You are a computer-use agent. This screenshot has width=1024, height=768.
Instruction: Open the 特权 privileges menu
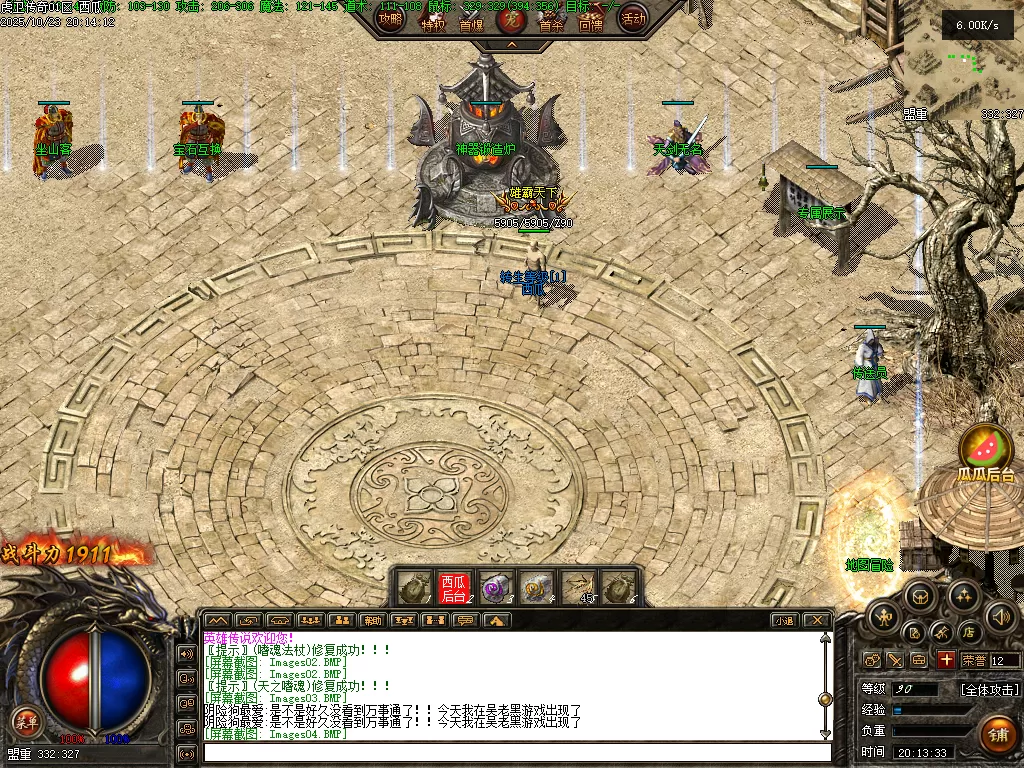coord(432,22)
